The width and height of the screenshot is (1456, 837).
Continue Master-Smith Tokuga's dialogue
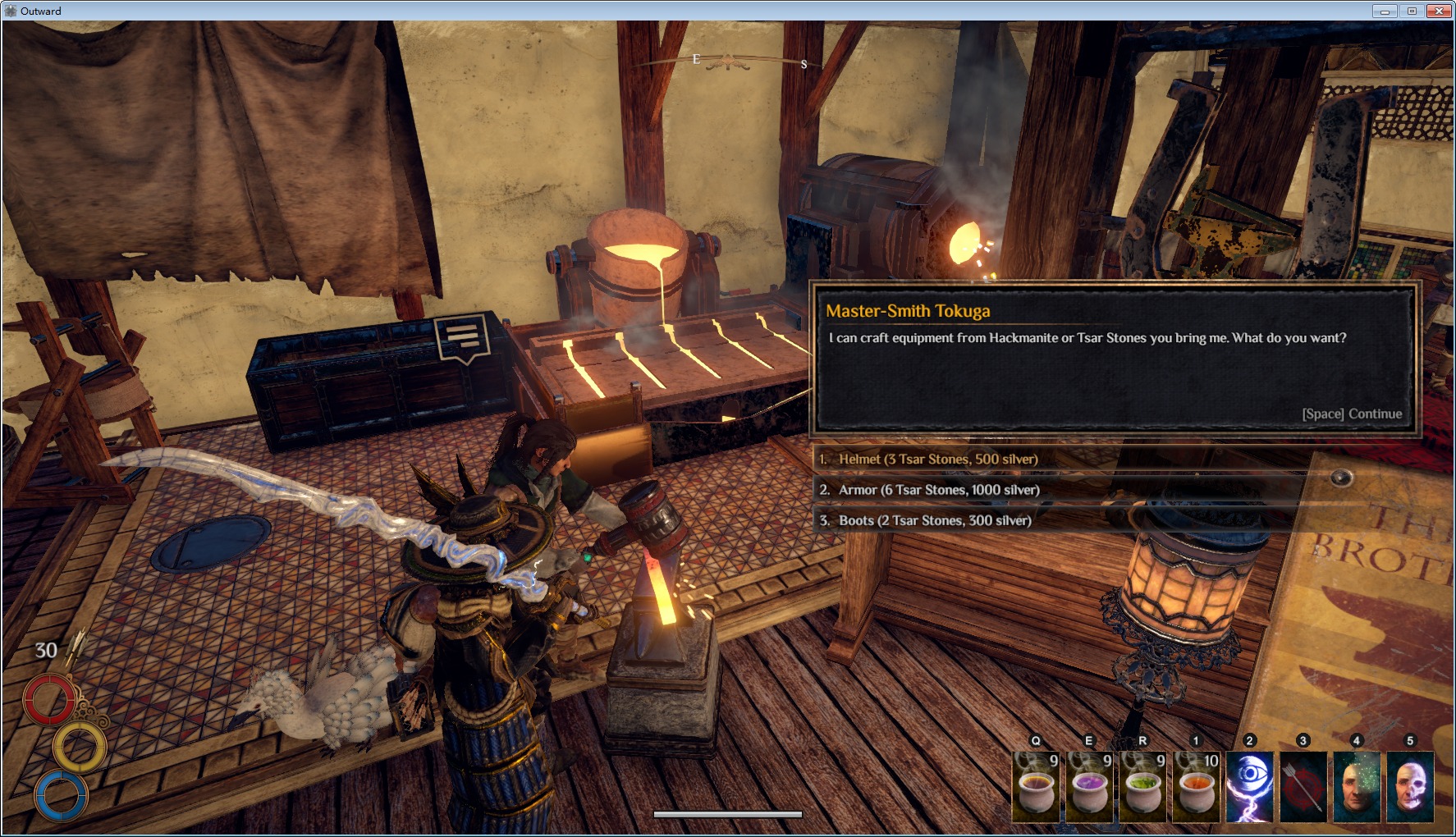pyautogui.click(x=1351, y=414)
